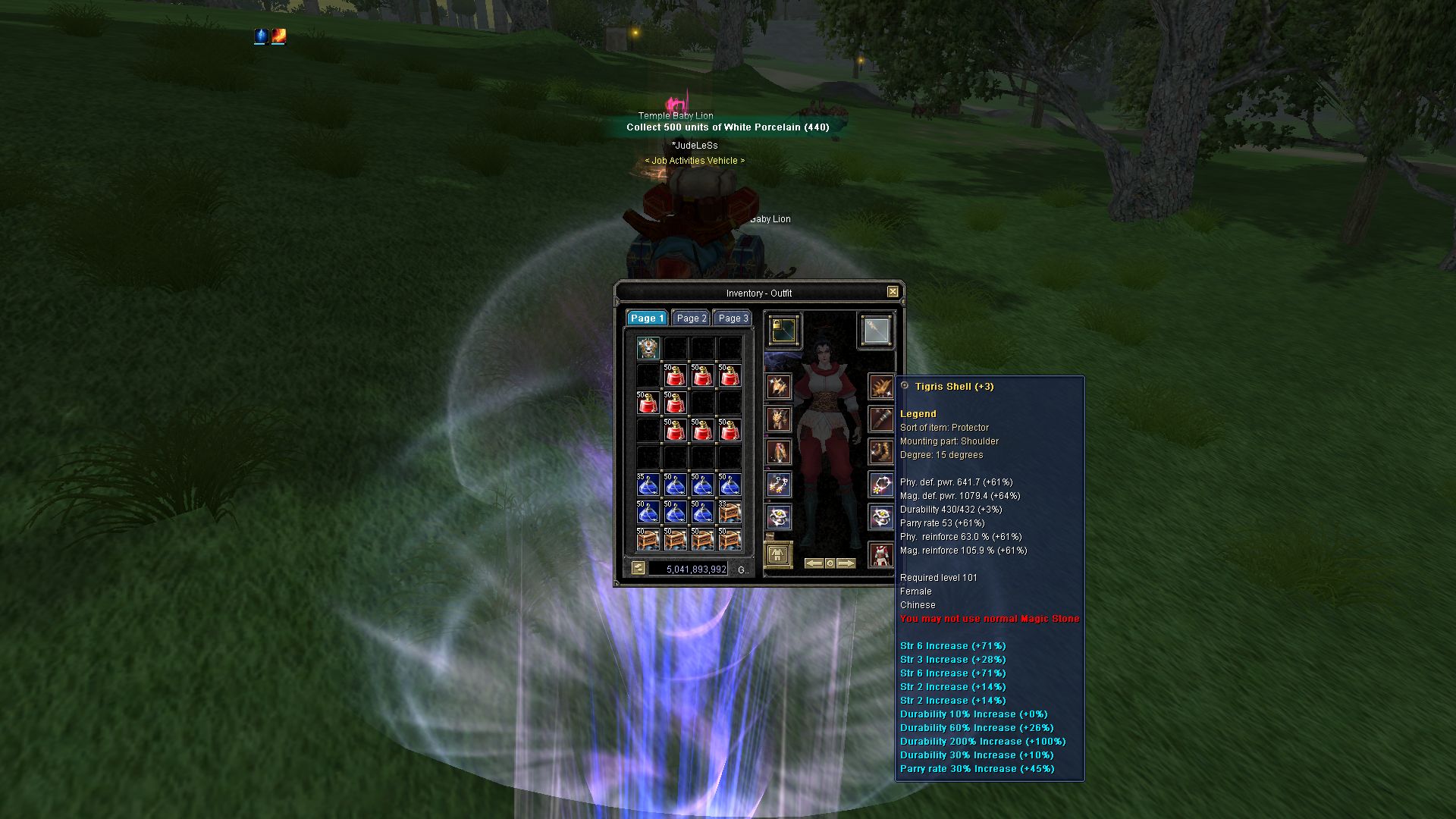Screen dimensions: 1456x819
Task: Click the stack of 35 blue mana potions
Action: click(x=648, y=485)
